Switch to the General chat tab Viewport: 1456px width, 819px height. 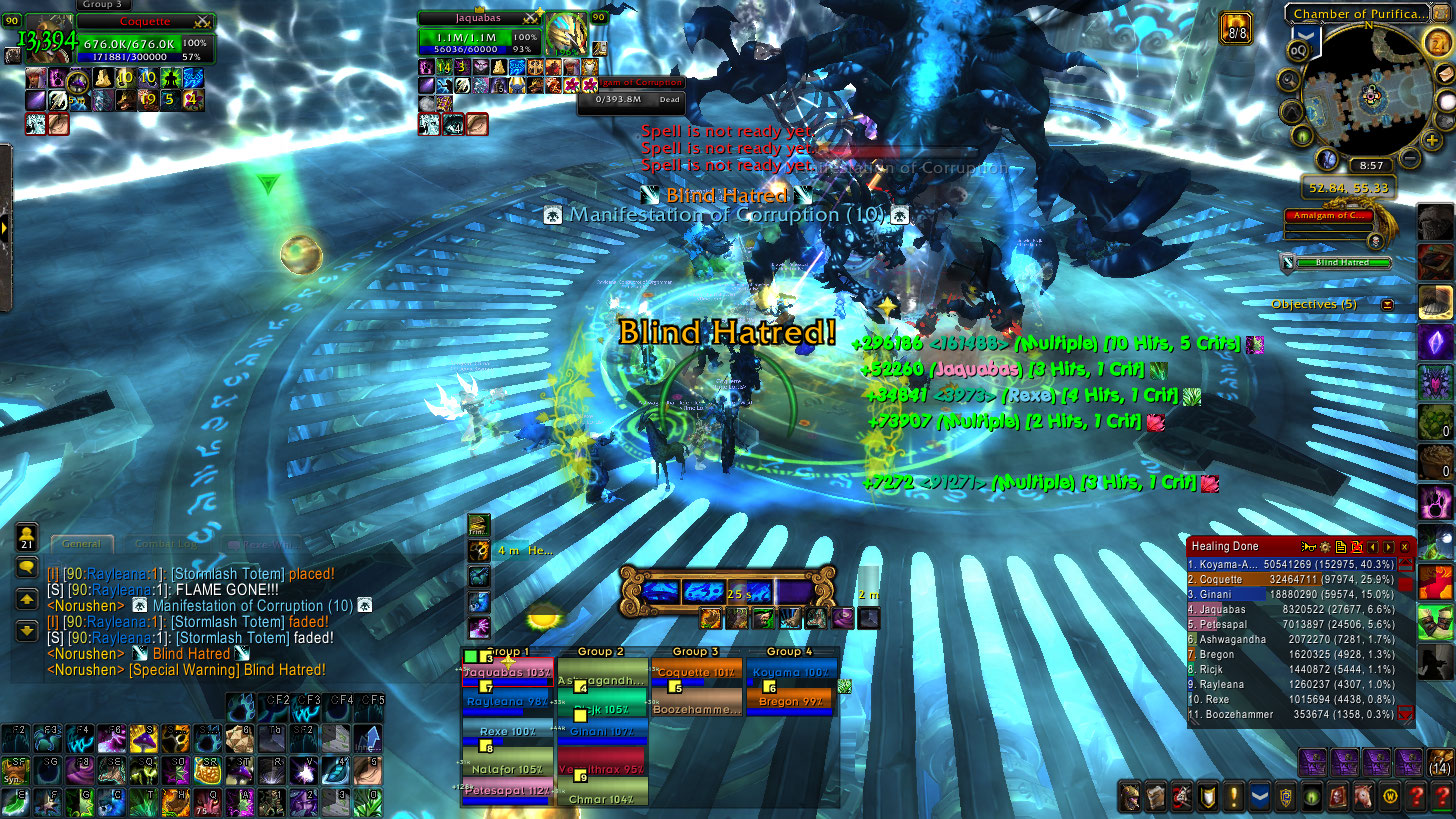click(81, 544)
